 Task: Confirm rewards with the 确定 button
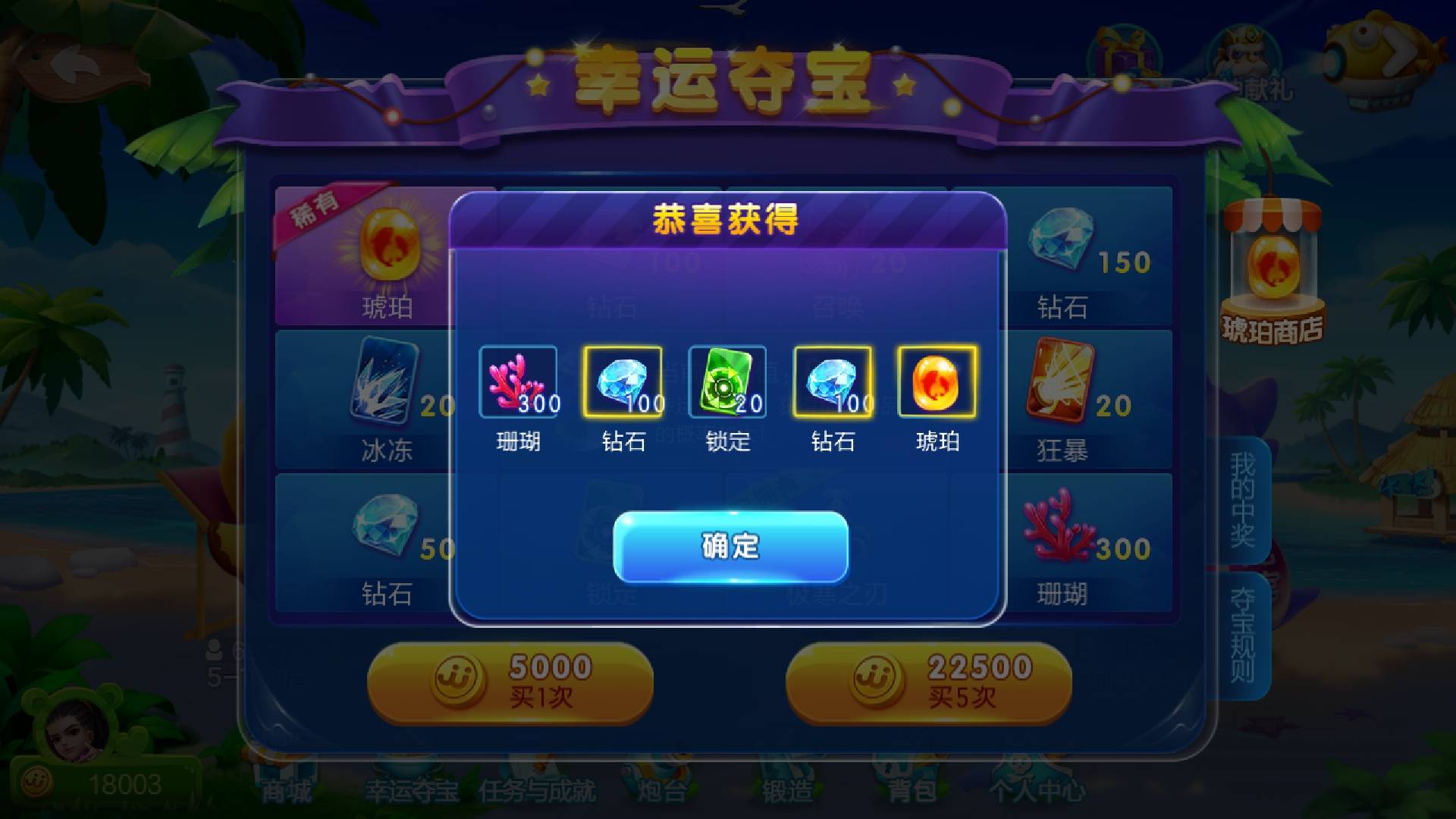coord(730,548)
